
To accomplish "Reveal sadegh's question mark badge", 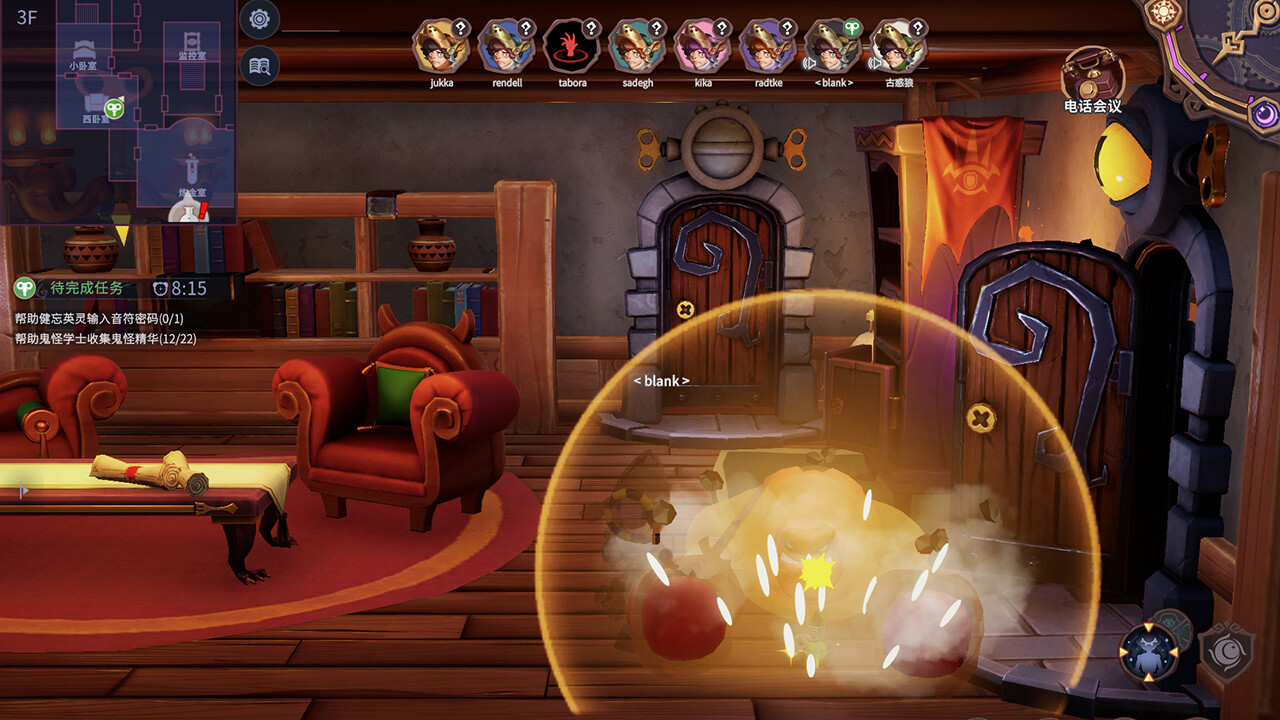I will 655,26.
